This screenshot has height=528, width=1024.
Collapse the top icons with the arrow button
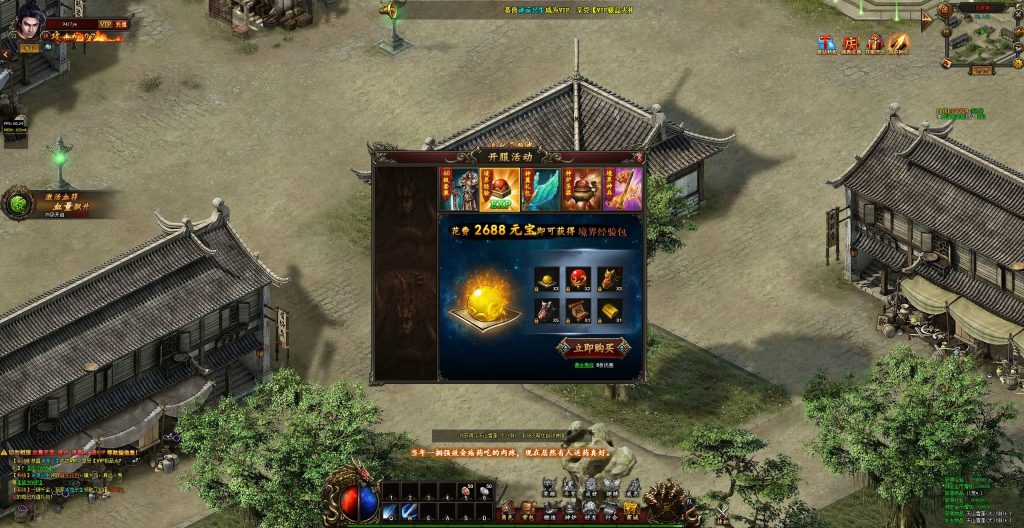point(927,18)
